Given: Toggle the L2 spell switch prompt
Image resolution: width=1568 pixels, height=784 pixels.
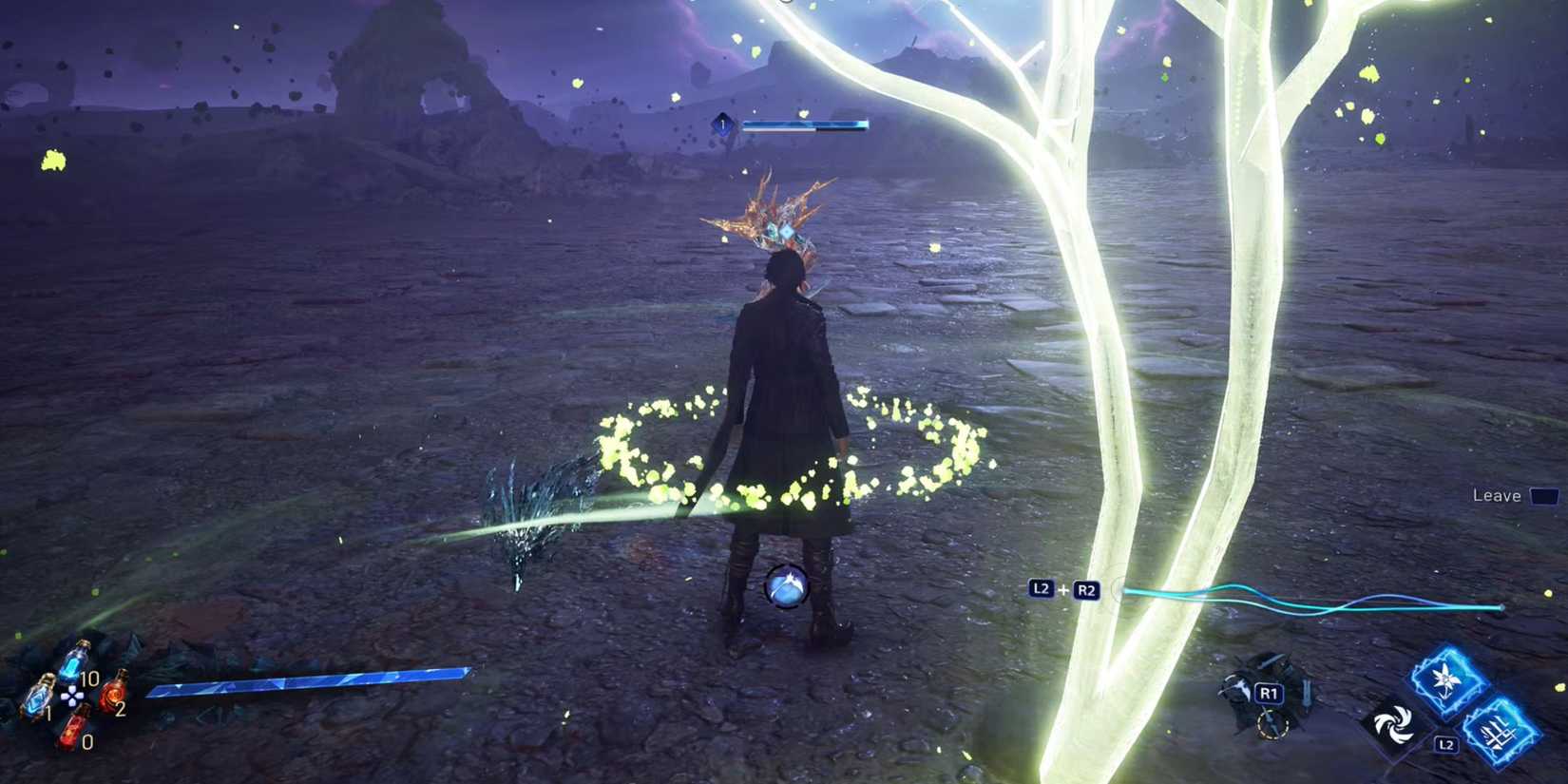Looking at the screenshot, I should pyautogui.click(x=1445, y=744).
